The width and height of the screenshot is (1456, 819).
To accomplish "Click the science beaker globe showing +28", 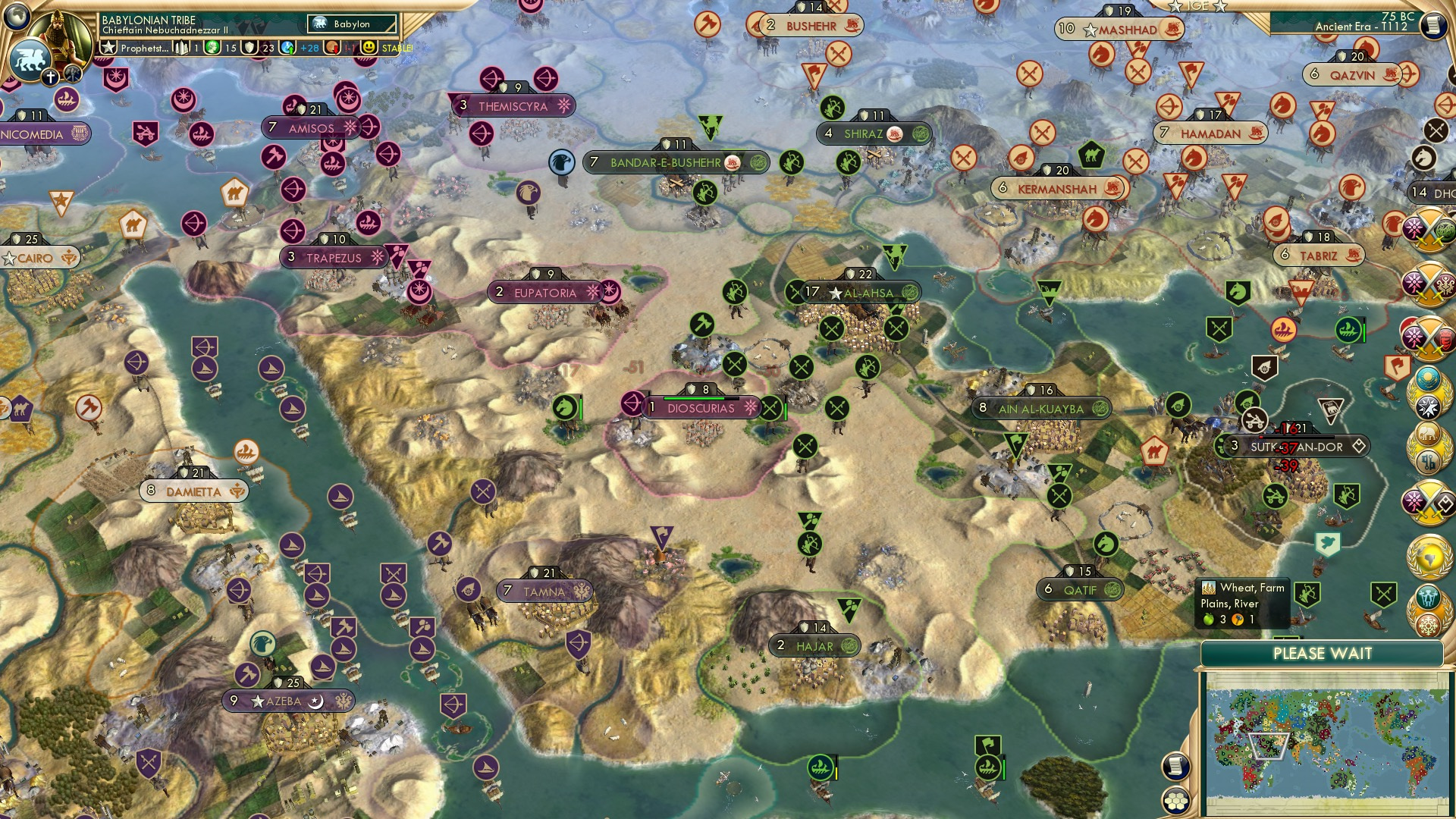I will click(288, 49).
